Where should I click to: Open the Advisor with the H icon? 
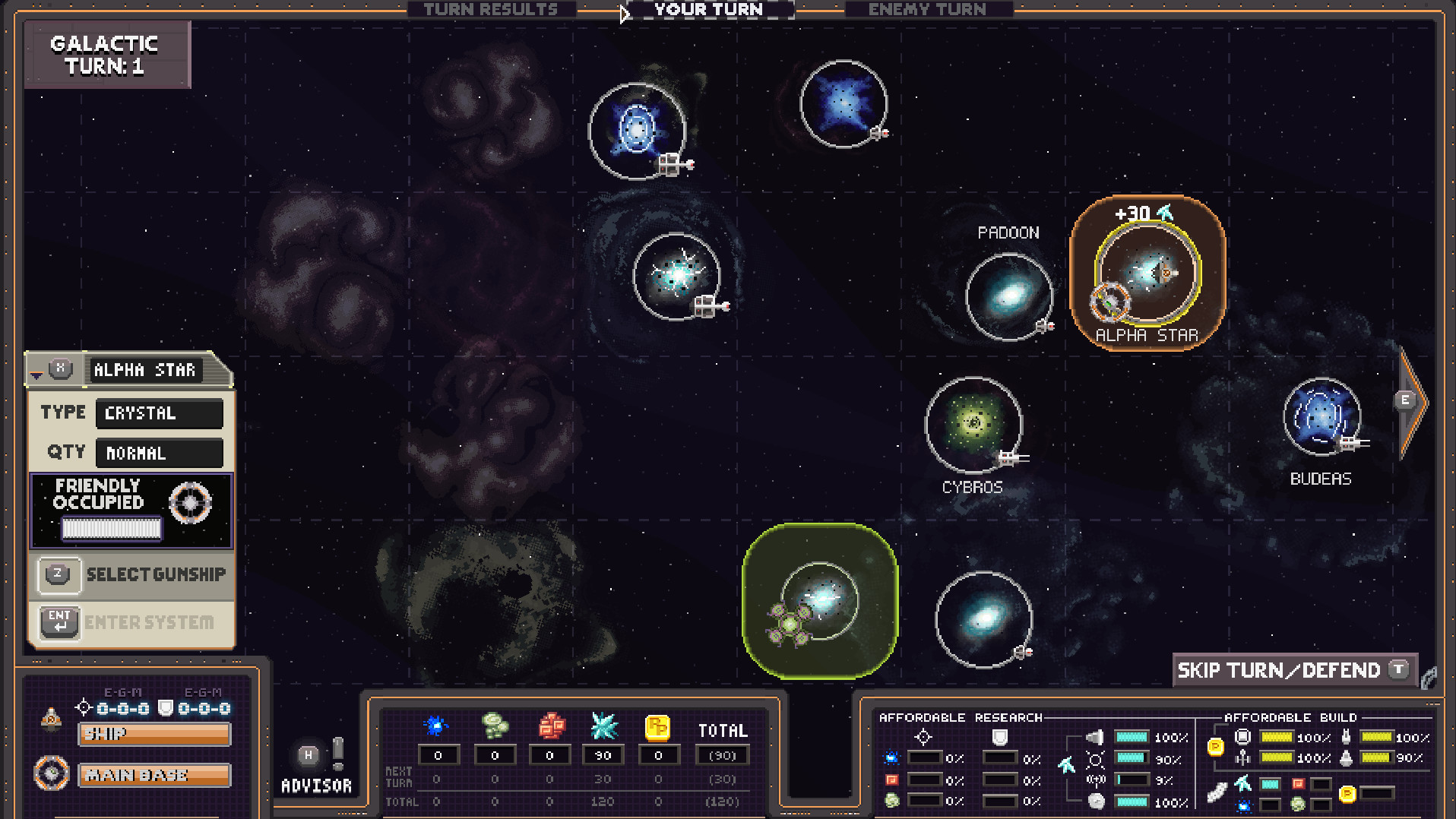click(x=309, y=756)
